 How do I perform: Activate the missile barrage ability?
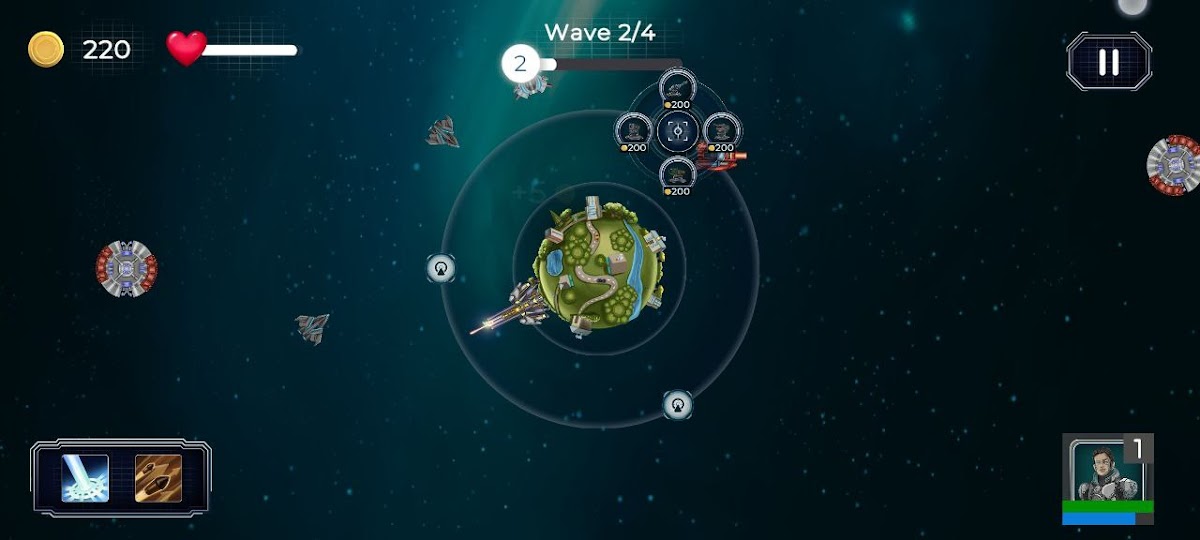click(x=158, y=478)
